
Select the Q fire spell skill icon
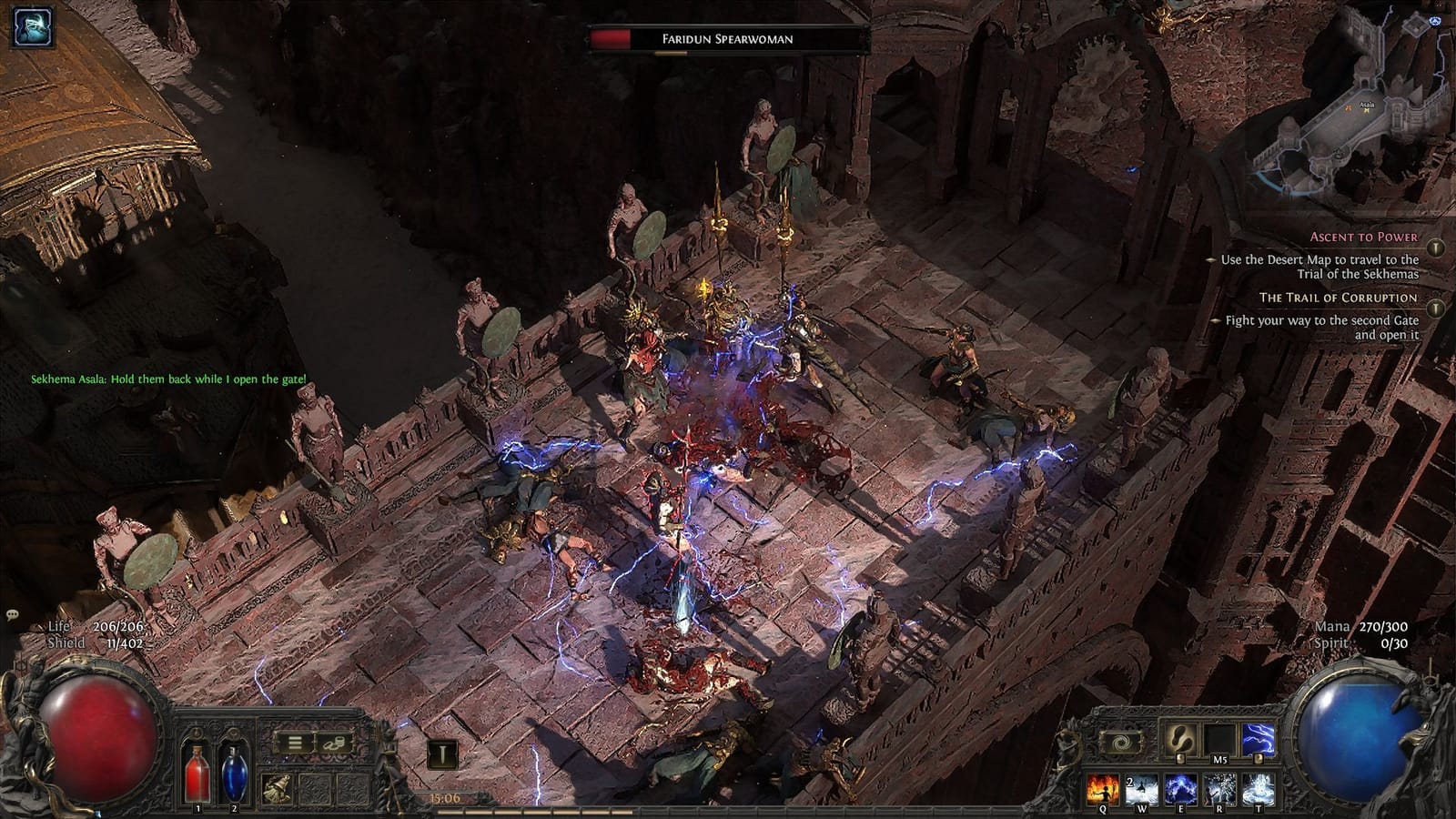[x=1103, y=789]
